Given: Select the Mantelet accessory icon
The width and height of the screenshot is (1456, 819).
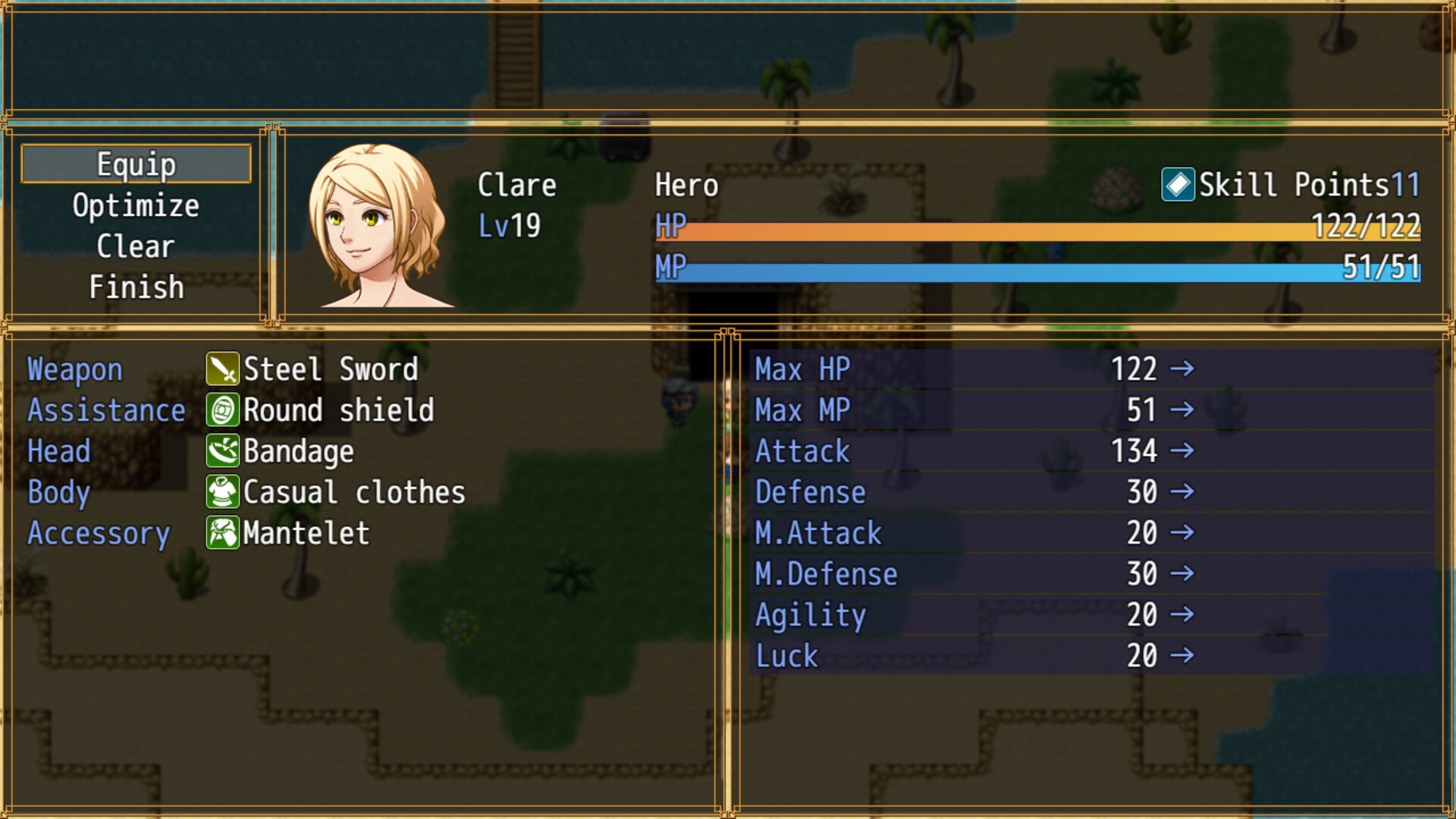Looking at the screenshot, I should point(222,533).
